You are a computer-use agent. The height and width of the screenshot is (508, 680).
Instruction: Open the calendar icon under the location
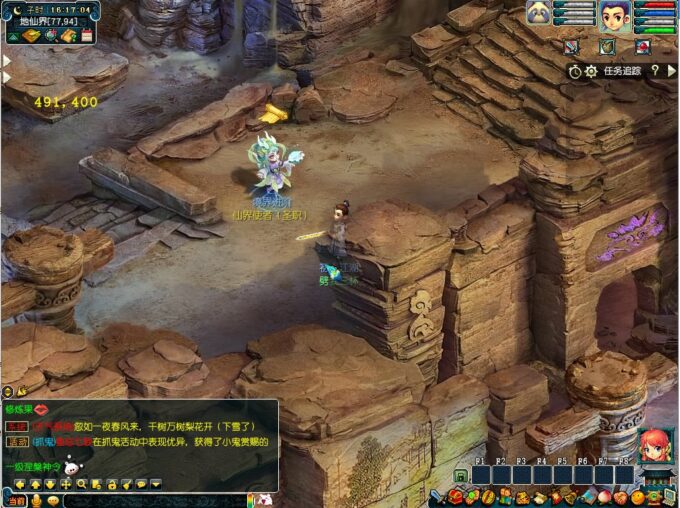tap(87, 36)
